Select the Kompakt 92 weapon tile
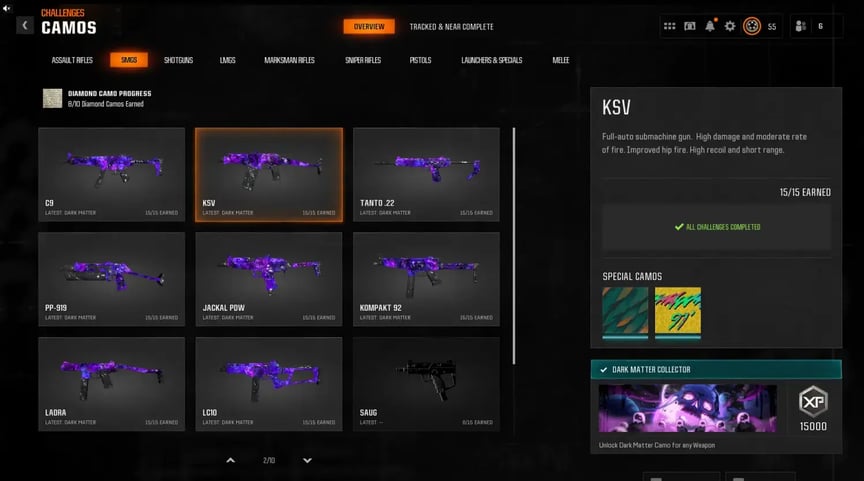This screenshot has height=481, width=864. [426, 279]
